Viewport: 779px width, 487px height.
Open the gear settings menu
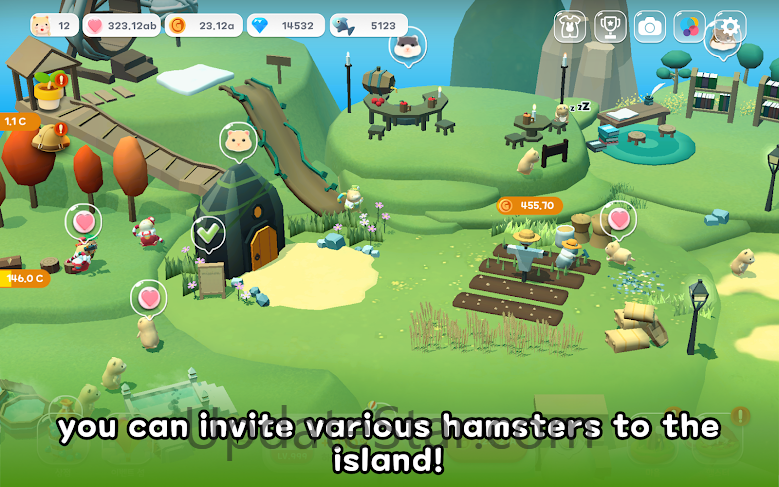(x=730, y=26)
